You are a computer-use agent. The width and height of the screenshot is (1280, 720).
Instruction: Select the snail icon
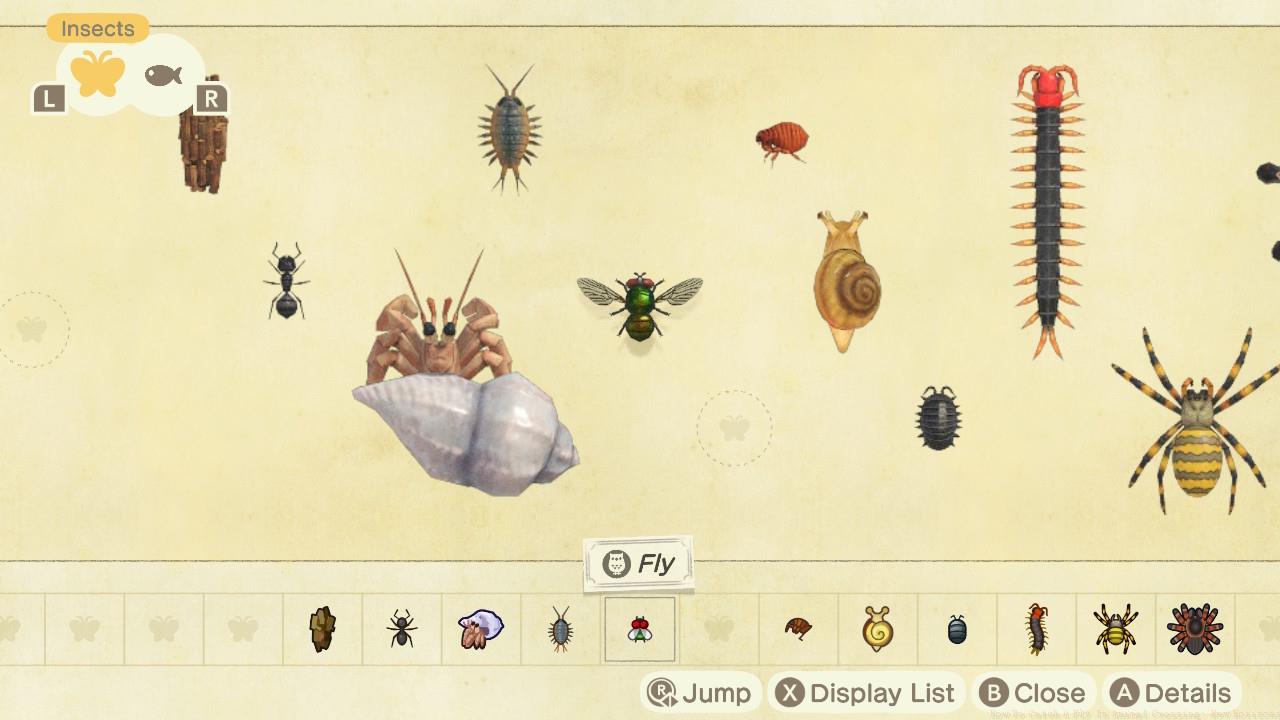pos(879,630)
